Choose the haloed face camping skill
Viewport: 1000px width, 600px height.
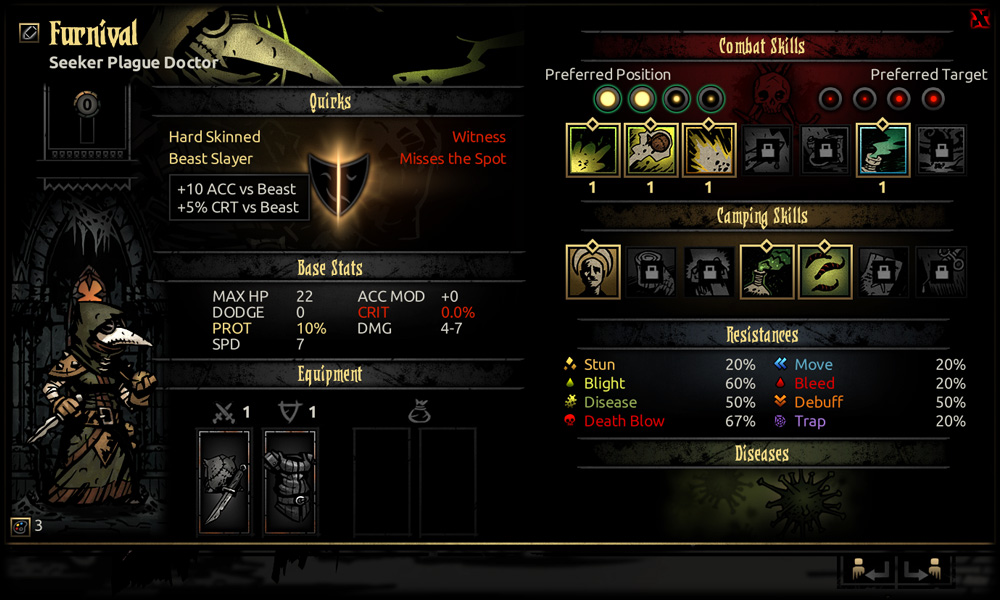point(593,272)
